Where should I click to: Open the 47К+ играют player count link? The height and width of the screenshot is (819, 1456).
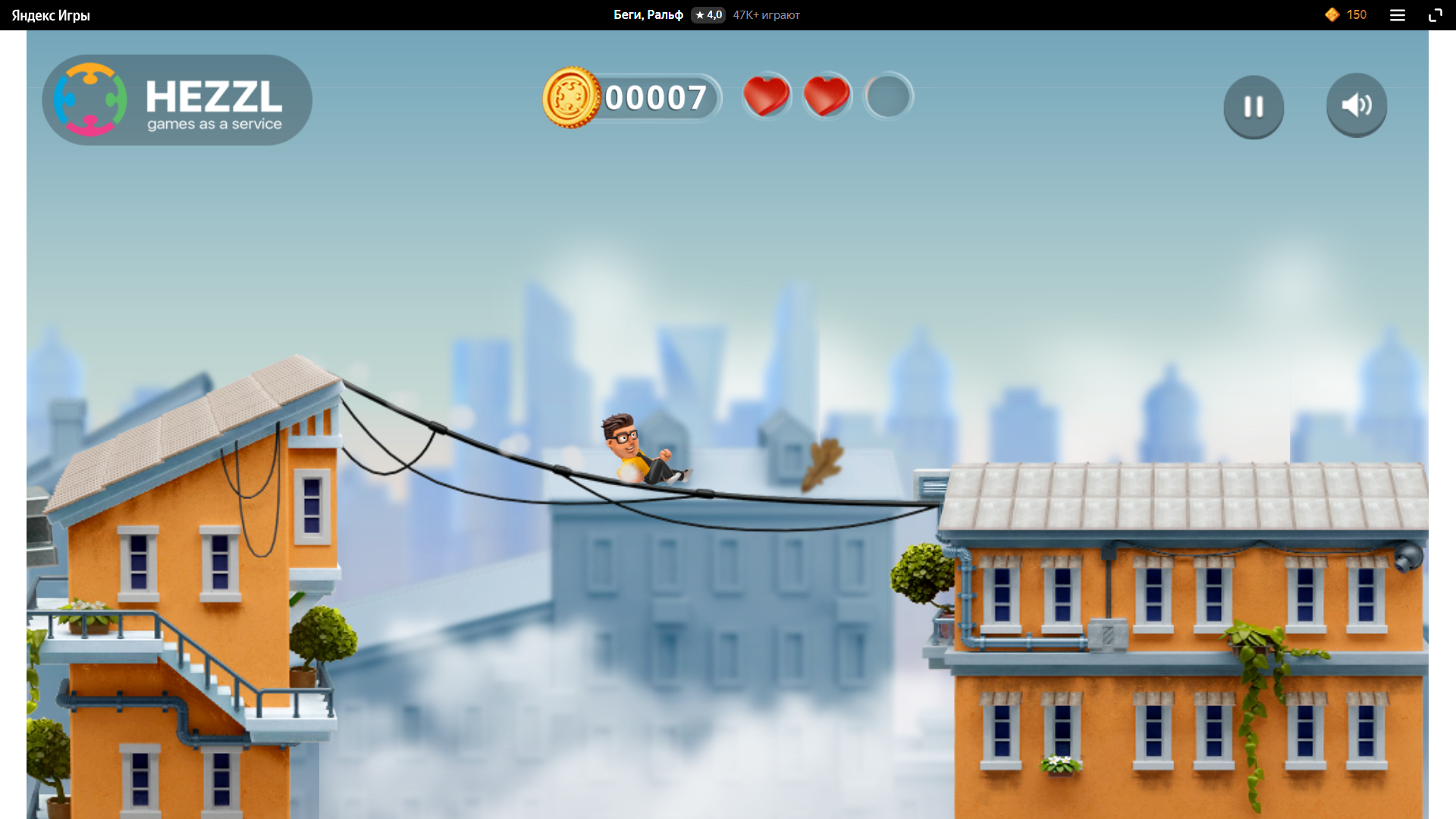766,14
